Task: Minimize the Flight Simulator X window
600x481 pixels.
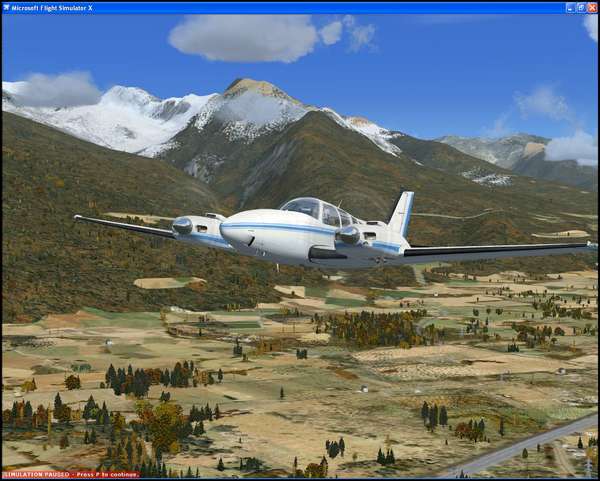Action: tap(571, 7)
